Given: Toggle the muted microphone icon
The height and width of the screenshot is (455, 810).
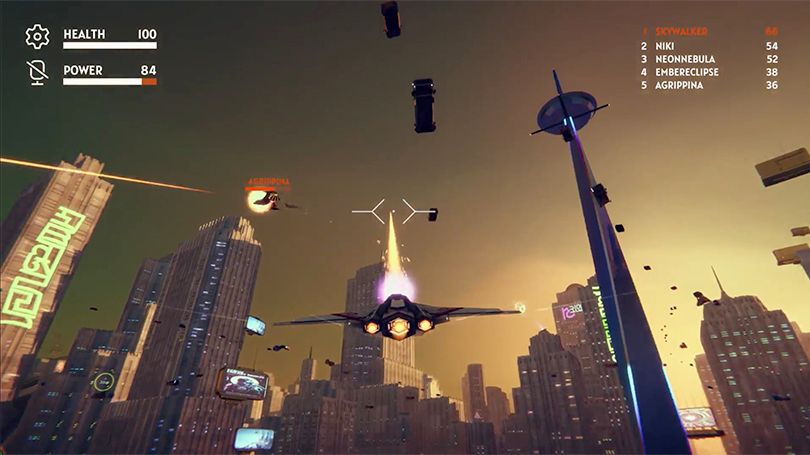Looking at the screenshot, I should [x=37, y=73].
